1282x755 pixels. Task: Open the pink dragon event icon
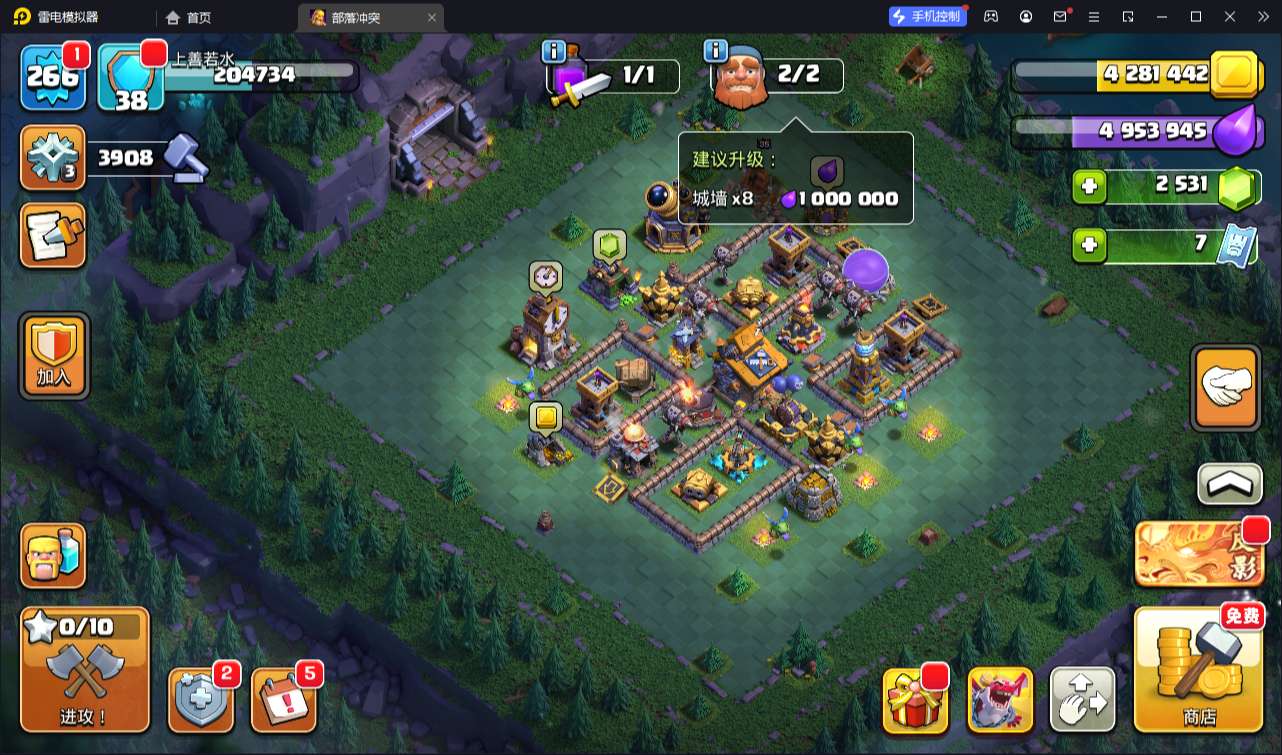tap(1000, 699)
